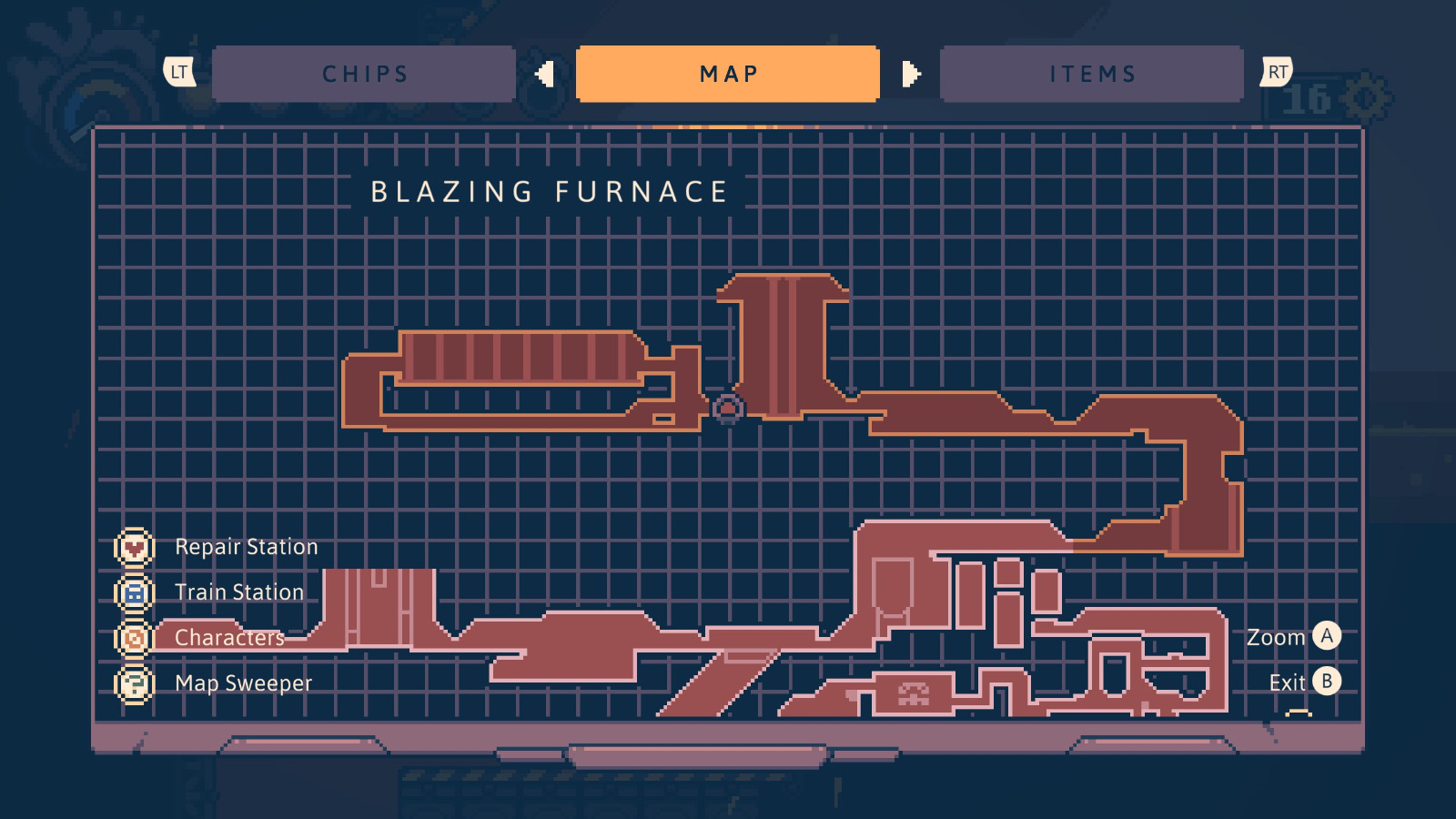Screen dimensions: 1456x819
Task: Click the player location marker on the map
Action: [728, 409]
